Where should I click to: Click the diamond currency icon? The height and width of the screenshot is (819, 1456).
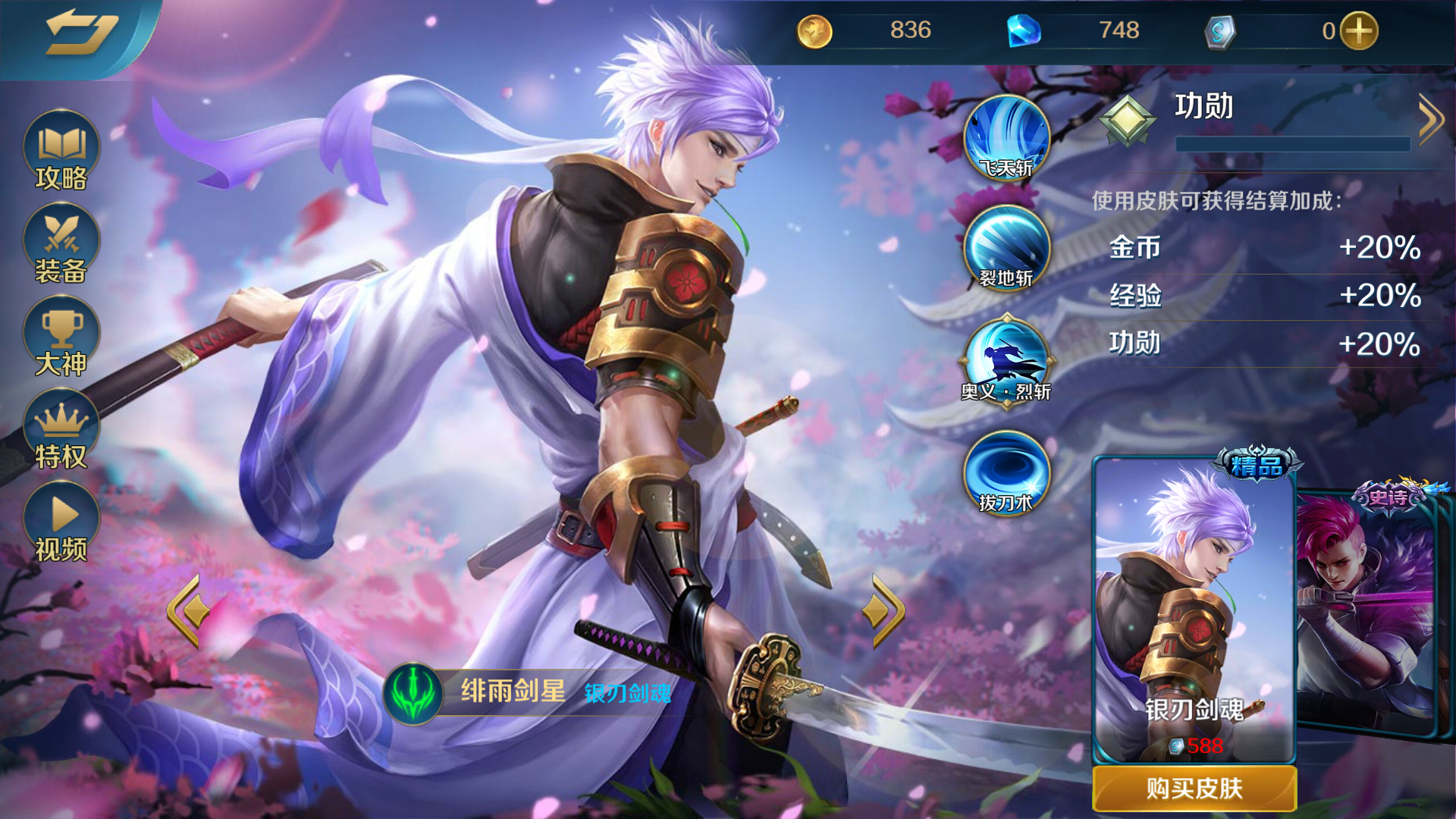click(x=1025, y=30)
